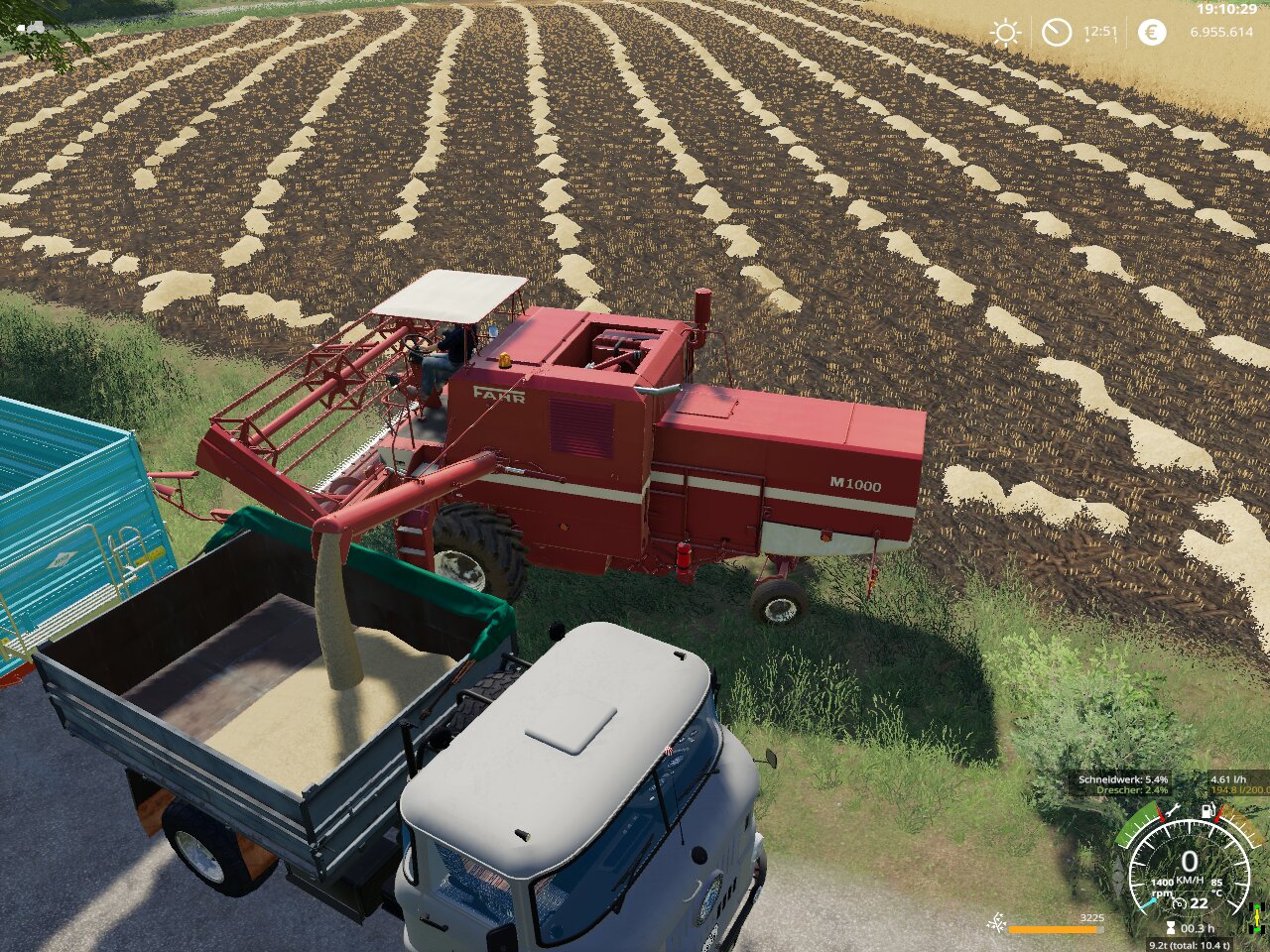The image size is (1270, 952).
Task: Open the euro money icon
Action: pos(1151,33)
